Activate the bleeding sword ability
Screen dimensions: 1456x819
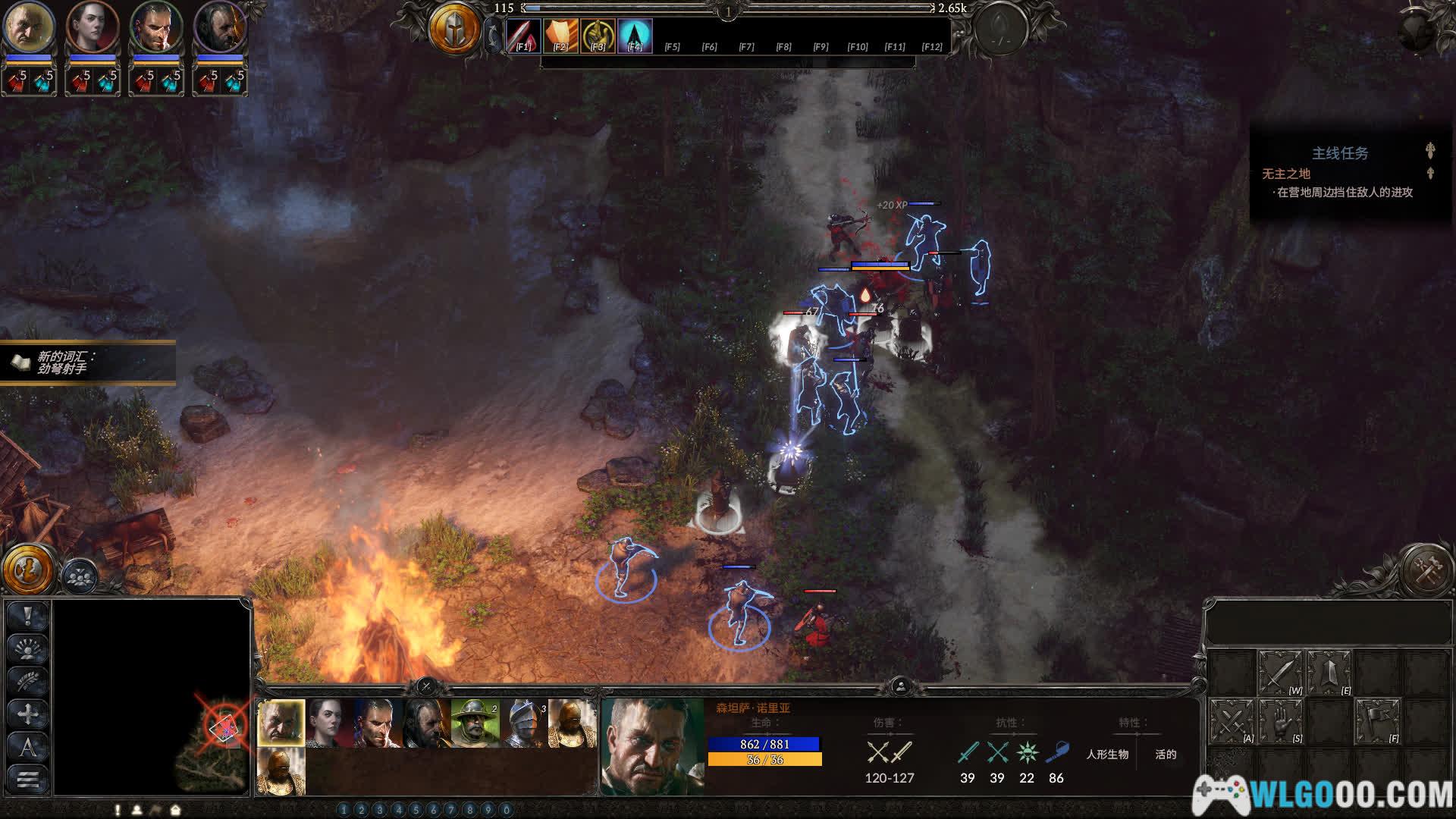pos(523,35)
